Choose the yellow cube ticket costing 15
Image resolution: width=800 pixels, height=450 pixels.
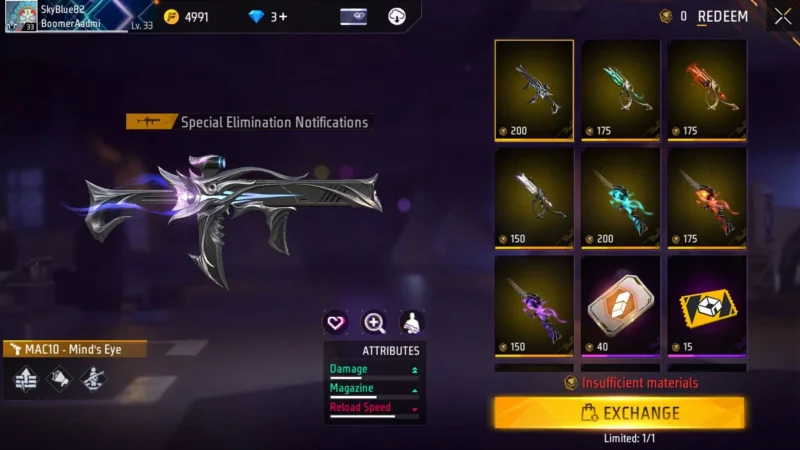coord(707,305)
